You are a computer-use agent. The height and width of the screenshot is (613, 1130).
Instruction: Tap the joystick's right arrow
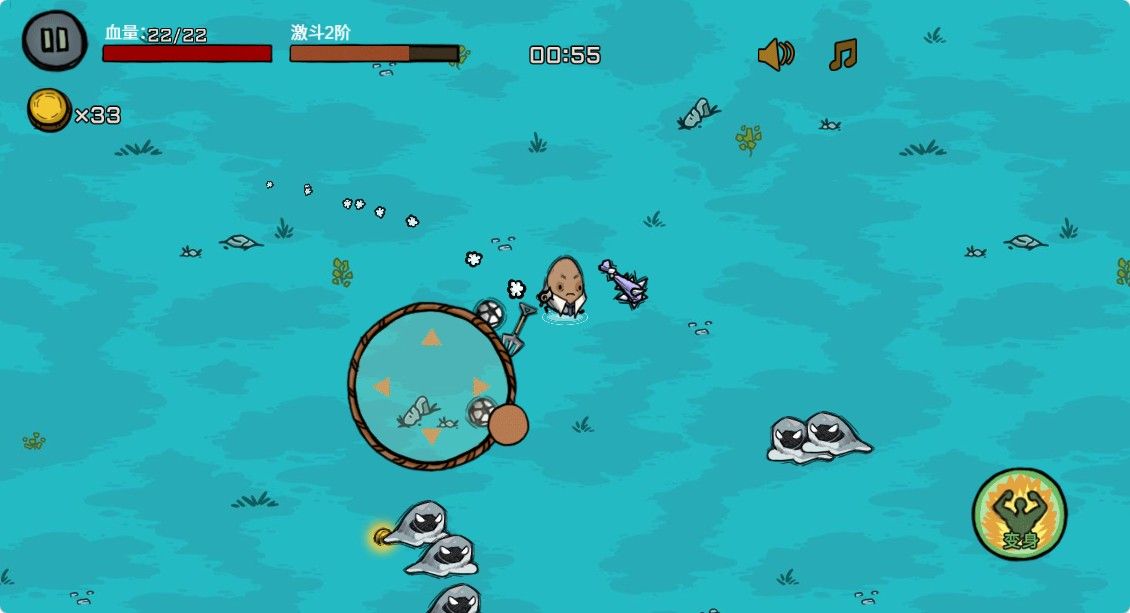[x=481, y=386]
